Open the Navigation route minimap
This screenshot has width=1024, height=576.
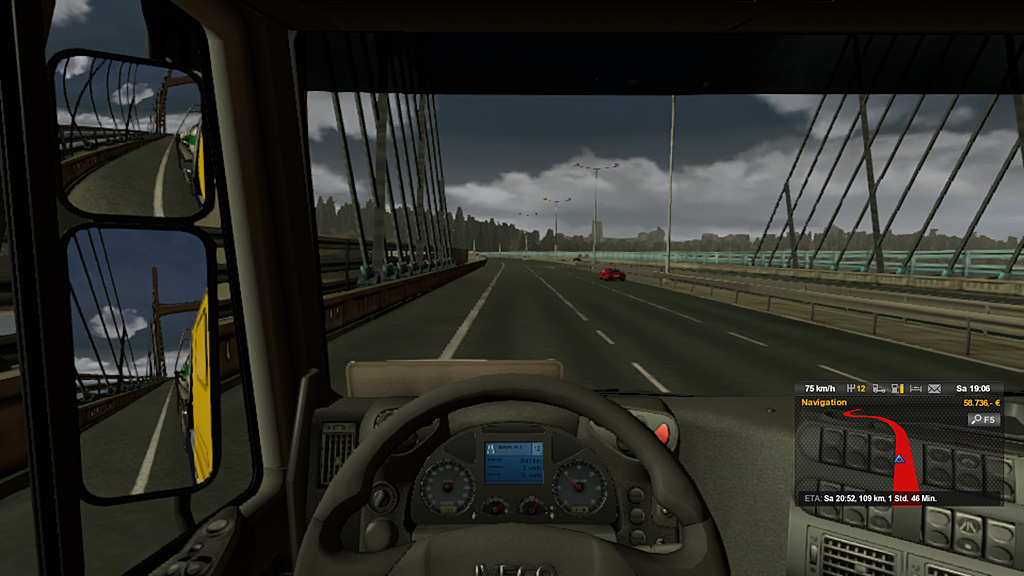[896, 456]
